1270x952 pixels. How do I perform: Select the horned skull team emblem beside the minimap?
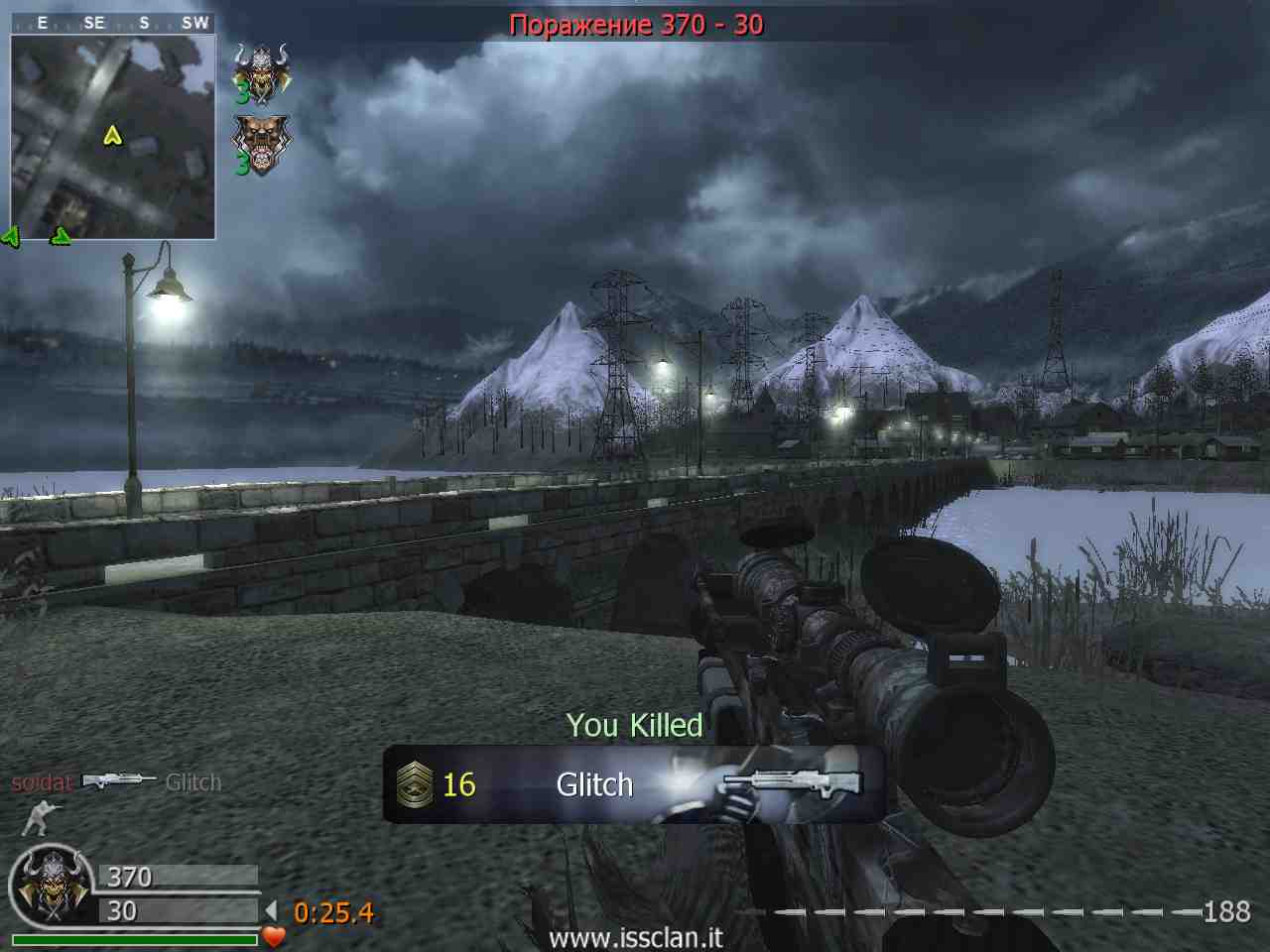coord(260,73)
